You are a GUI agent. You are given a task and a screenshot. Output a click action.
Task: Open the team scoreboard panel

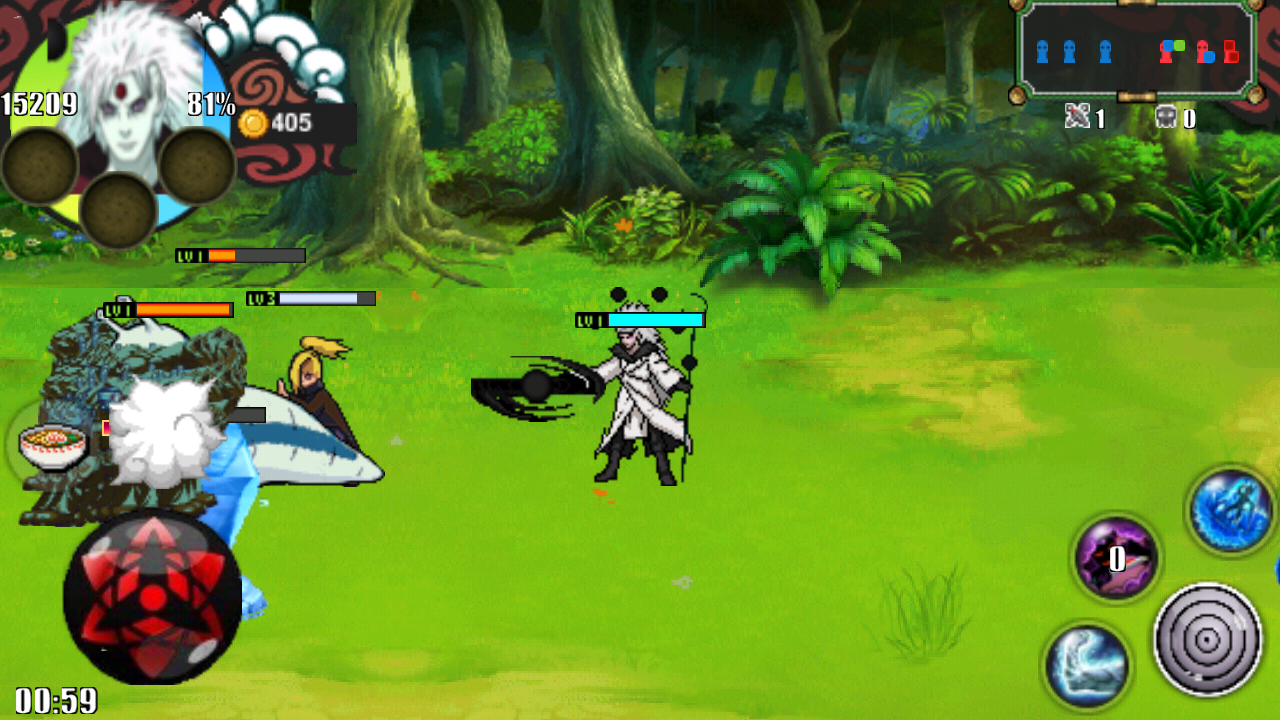[1135, 50]
